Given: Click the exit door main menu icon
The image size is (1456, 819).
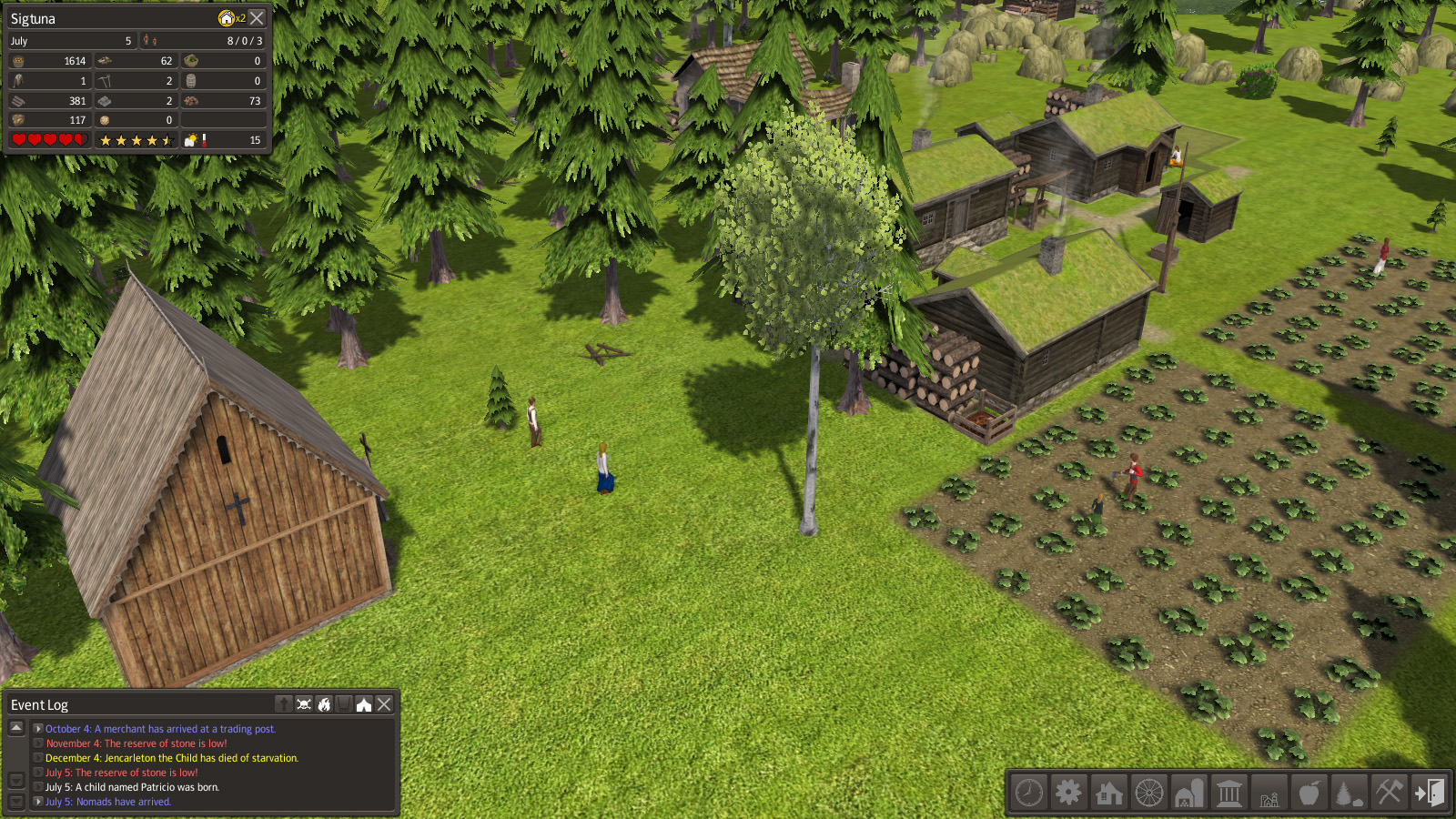Looking at the screenshot, I should tap(1429, 793).
